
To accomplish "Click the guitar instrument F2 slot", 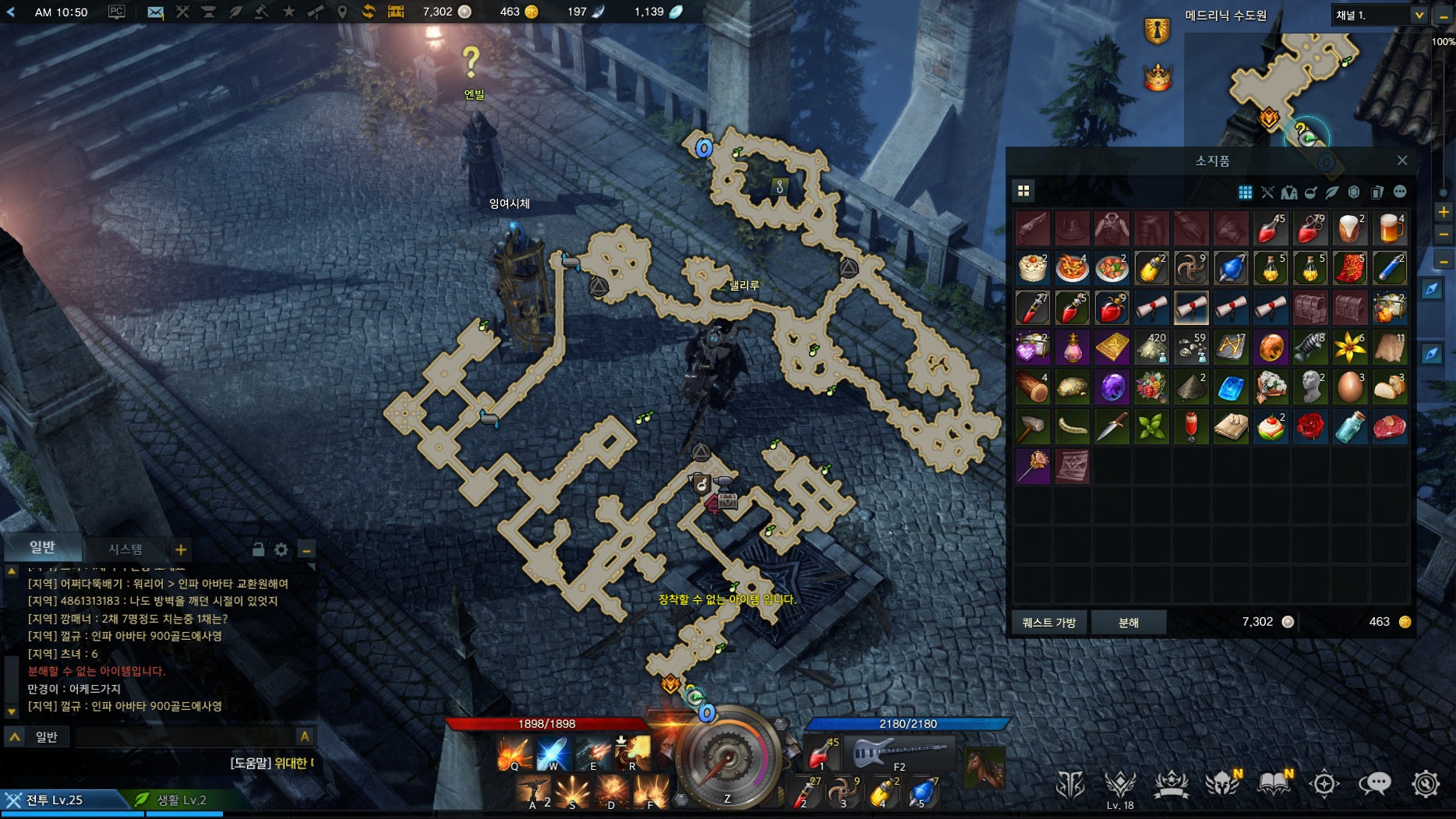I will click(900, 754).
